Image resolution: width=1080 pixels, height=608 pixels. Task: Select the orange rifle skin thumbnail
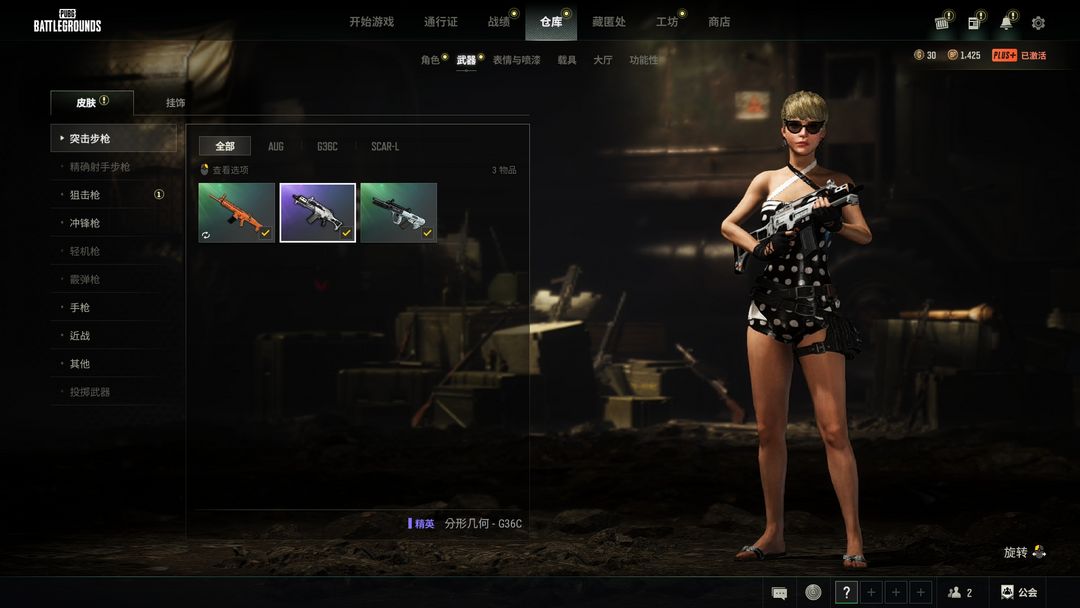point(236,212)
